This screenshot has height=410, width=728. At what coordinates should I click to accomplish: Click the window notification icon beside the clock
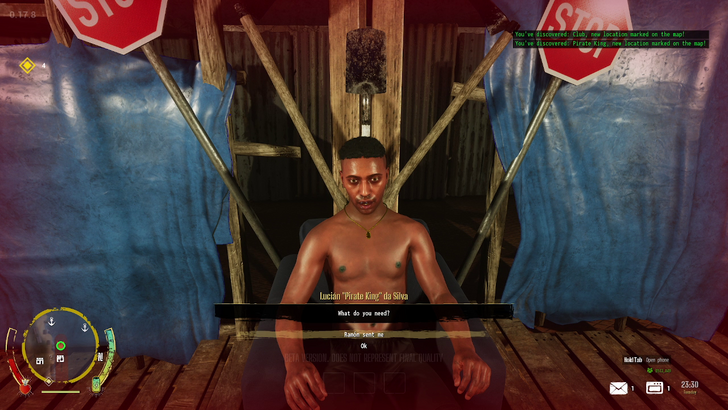[656, 388]
